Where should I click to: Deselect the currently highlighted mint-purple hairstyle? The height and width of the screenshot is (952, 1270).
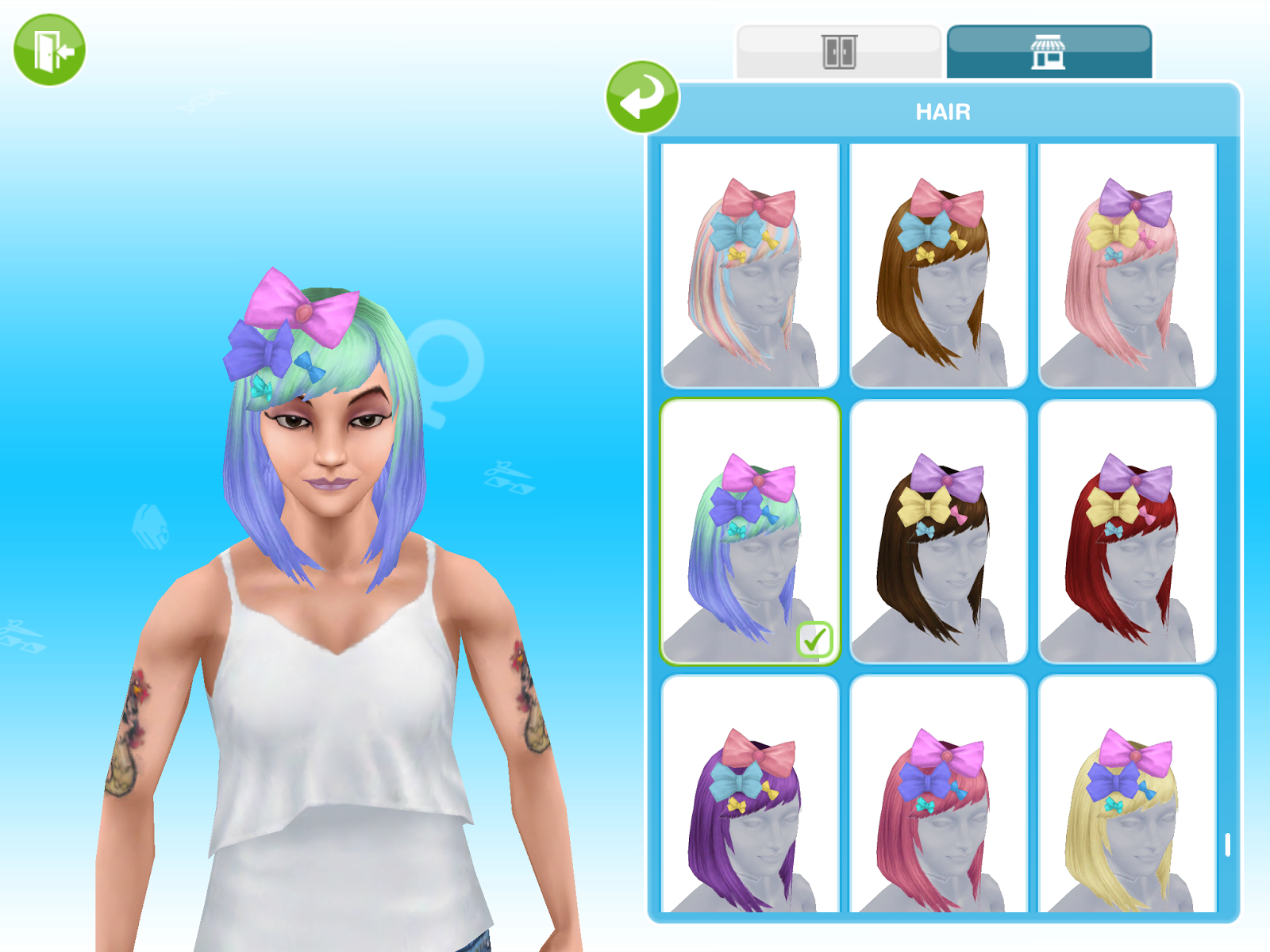click(x=750, y=528)
